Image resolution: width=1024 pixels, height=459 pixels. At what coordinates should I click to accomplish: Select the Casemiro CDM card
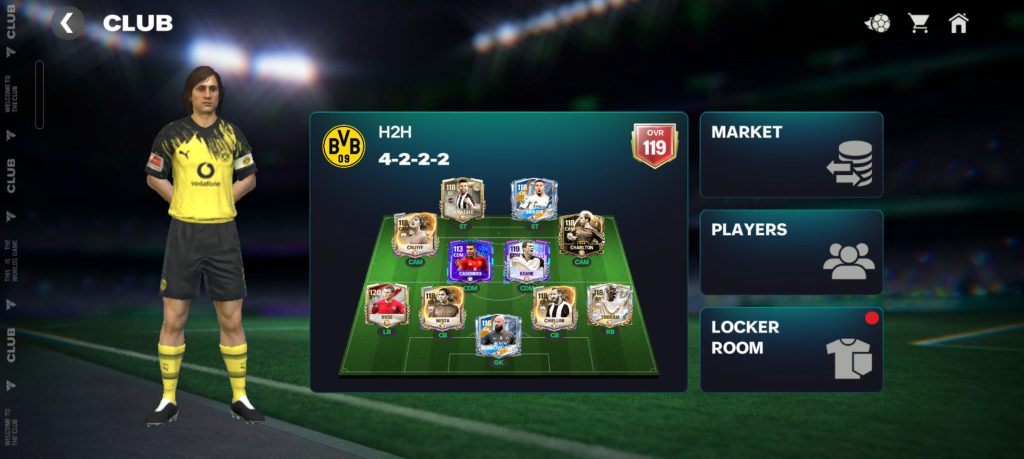pyautogui.click(x=470, y=261)
